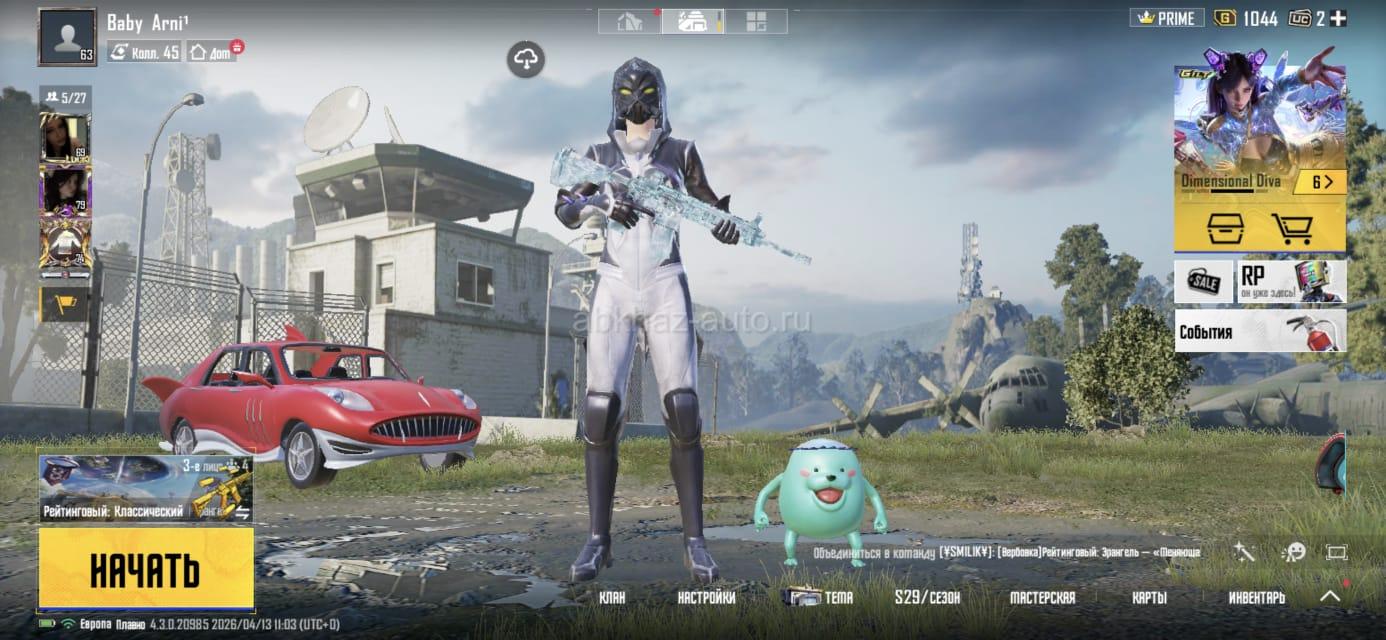This screenshot has width=1386, height=640.
Task: Open the RP Royale Pass tile
Action: pyautogui.click(x=1292, y=281)
